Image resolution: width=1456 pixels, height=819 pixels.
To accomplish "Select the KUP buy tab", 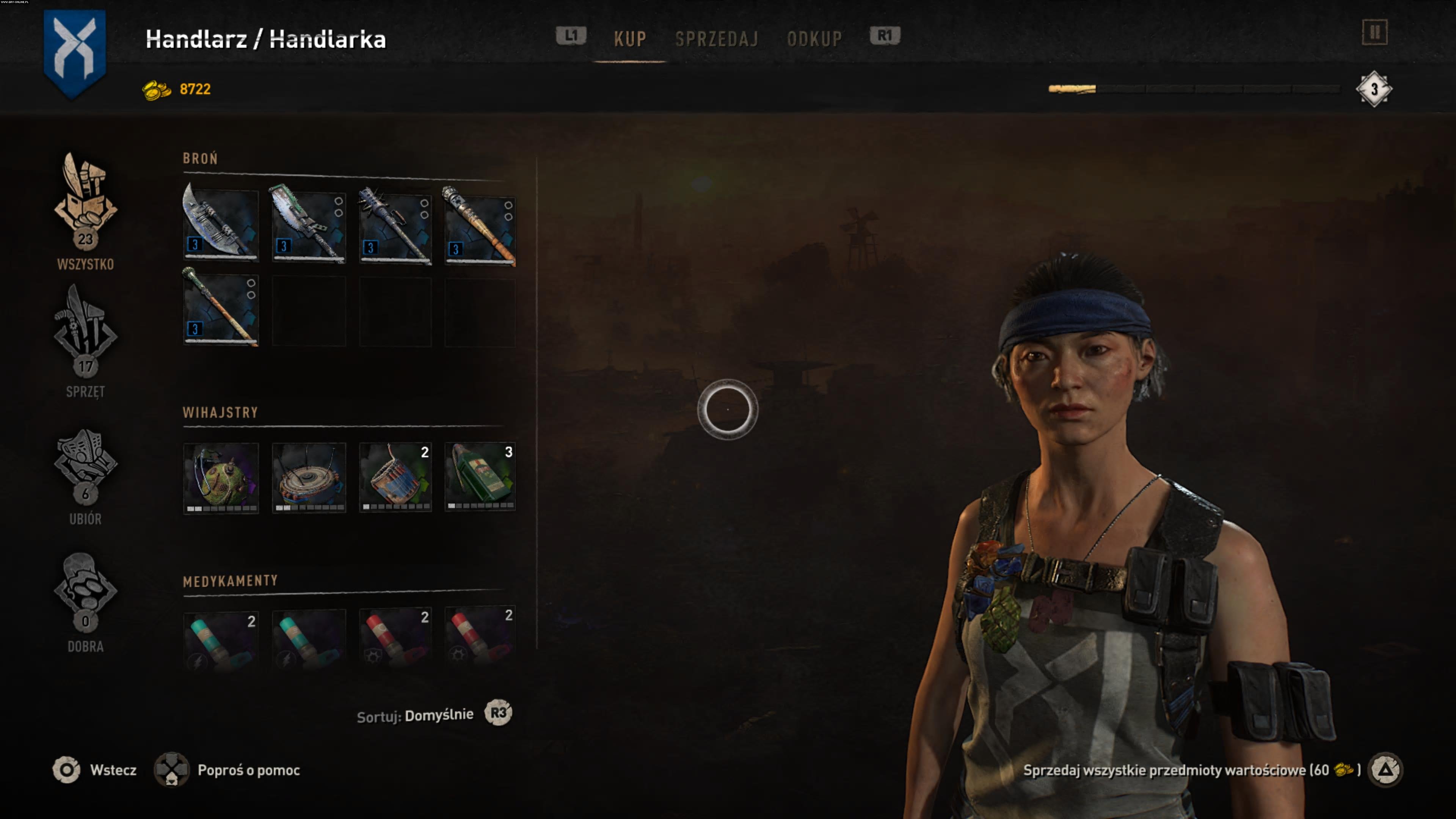I will coord(630,38).
